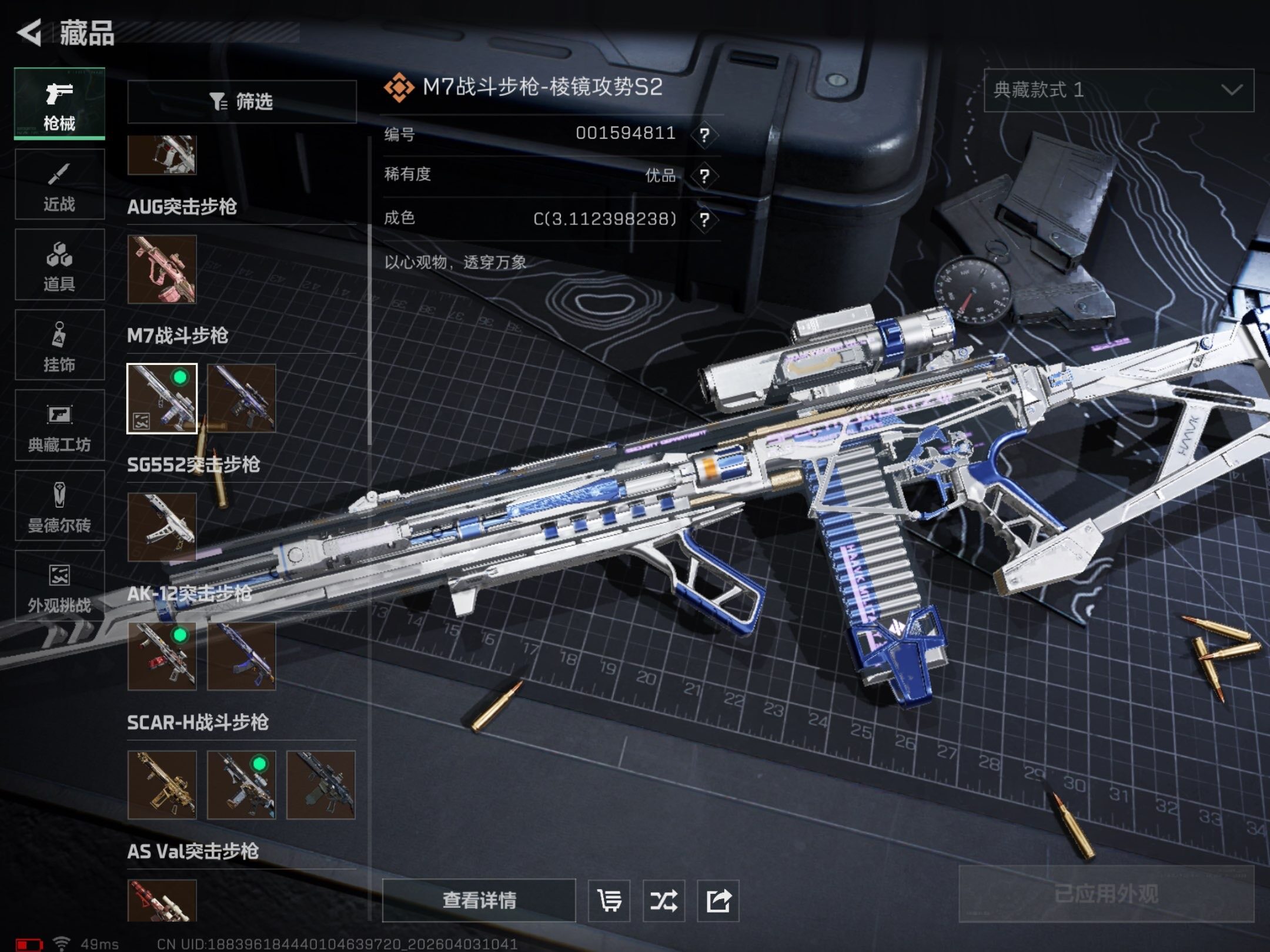Show help for the 编号 serial number
This screenshot has width=1270, height=952.
coord(704,135)
